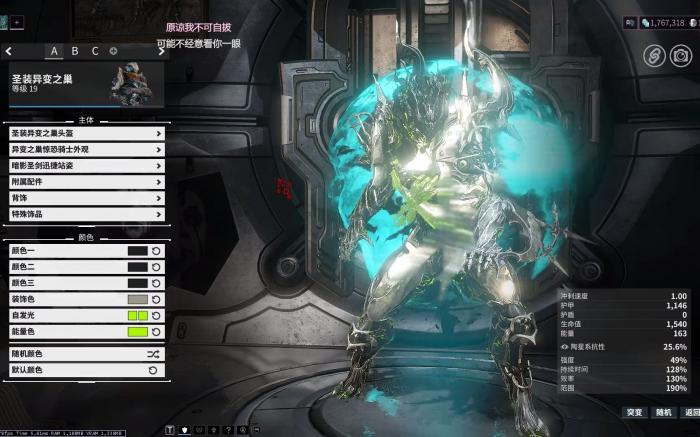Open the 附属配件 attachments menu
Image resolution: width=700 pixels, height=437 pixels.
point(86,182)
